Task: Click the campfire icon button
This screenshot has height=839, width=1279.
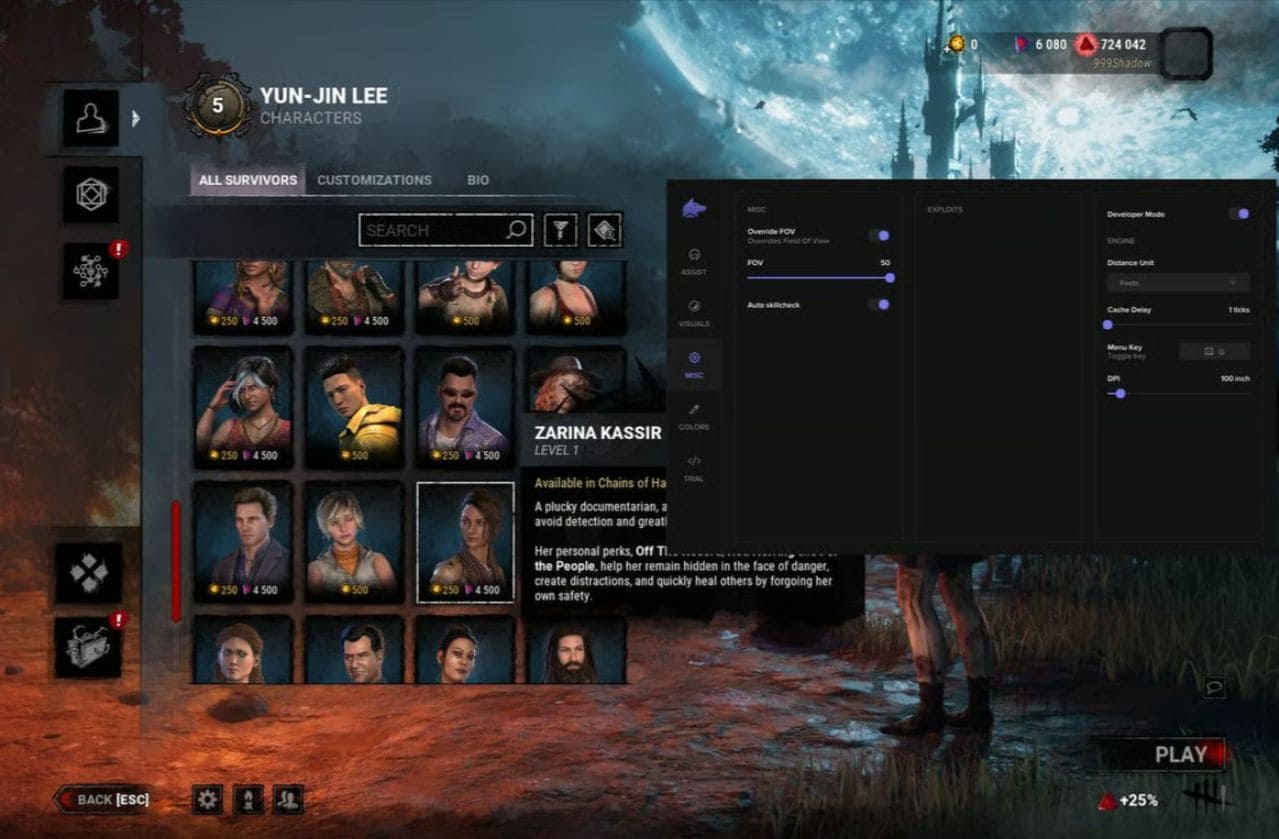Action: click(x=248, y=799)
